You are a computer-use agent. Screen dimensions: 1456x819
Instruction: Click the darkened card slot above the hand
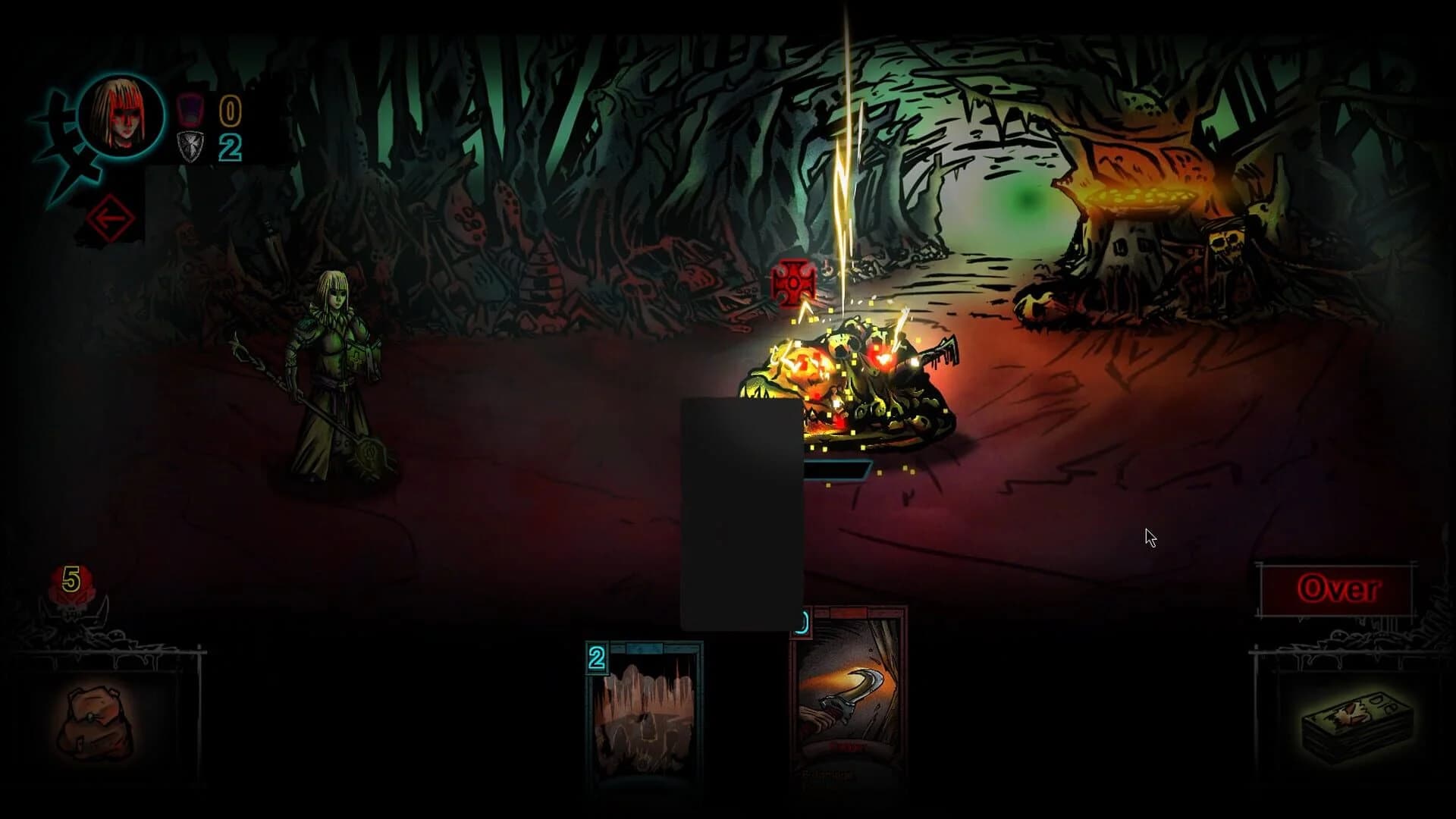point(741,512)
